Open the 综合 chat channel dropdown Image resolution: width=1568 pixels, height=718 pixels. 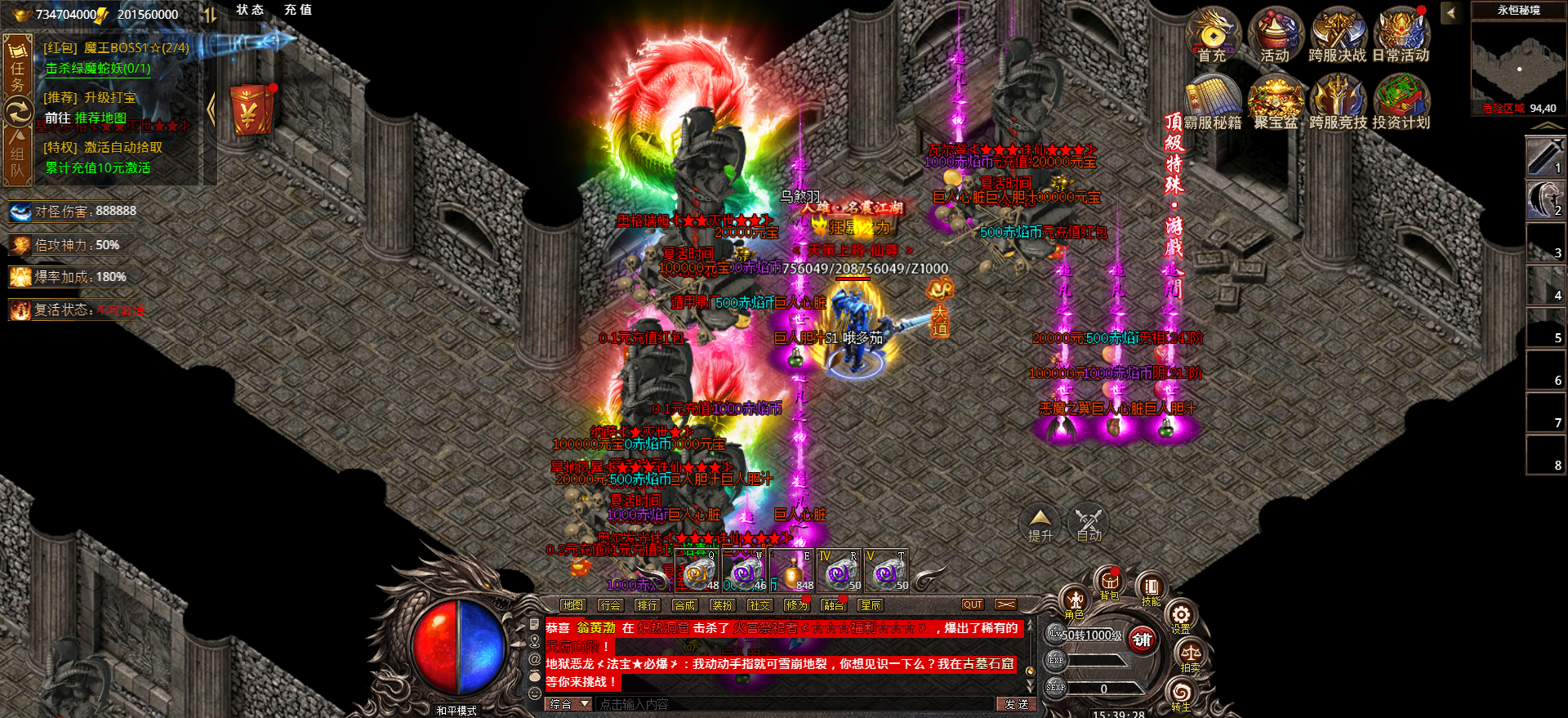click(x=569, y=704)
